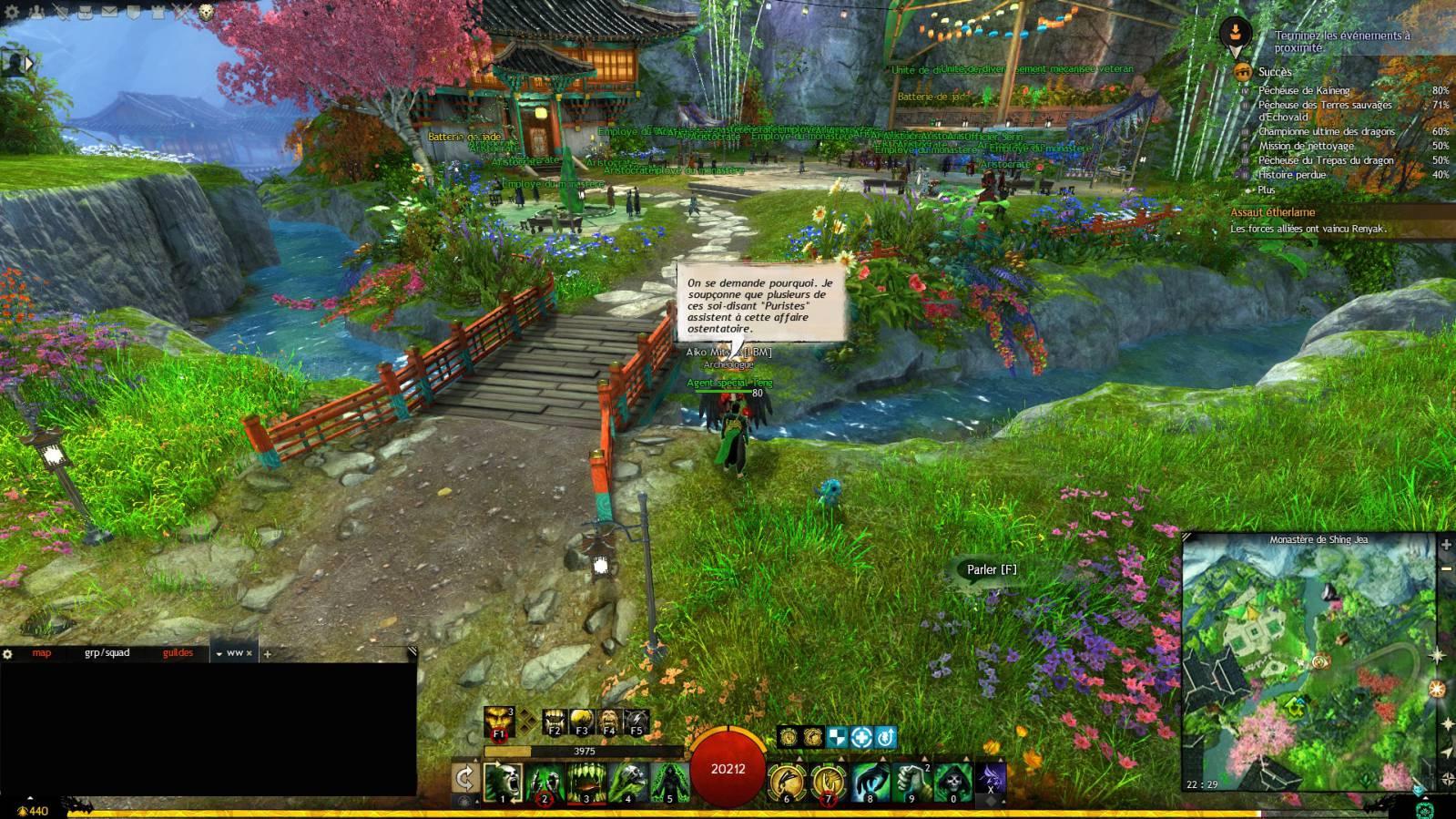Open the inventory bag icon
This screenshot has height=819, width=1456.
pyautogui.click(x=86, y=12)
